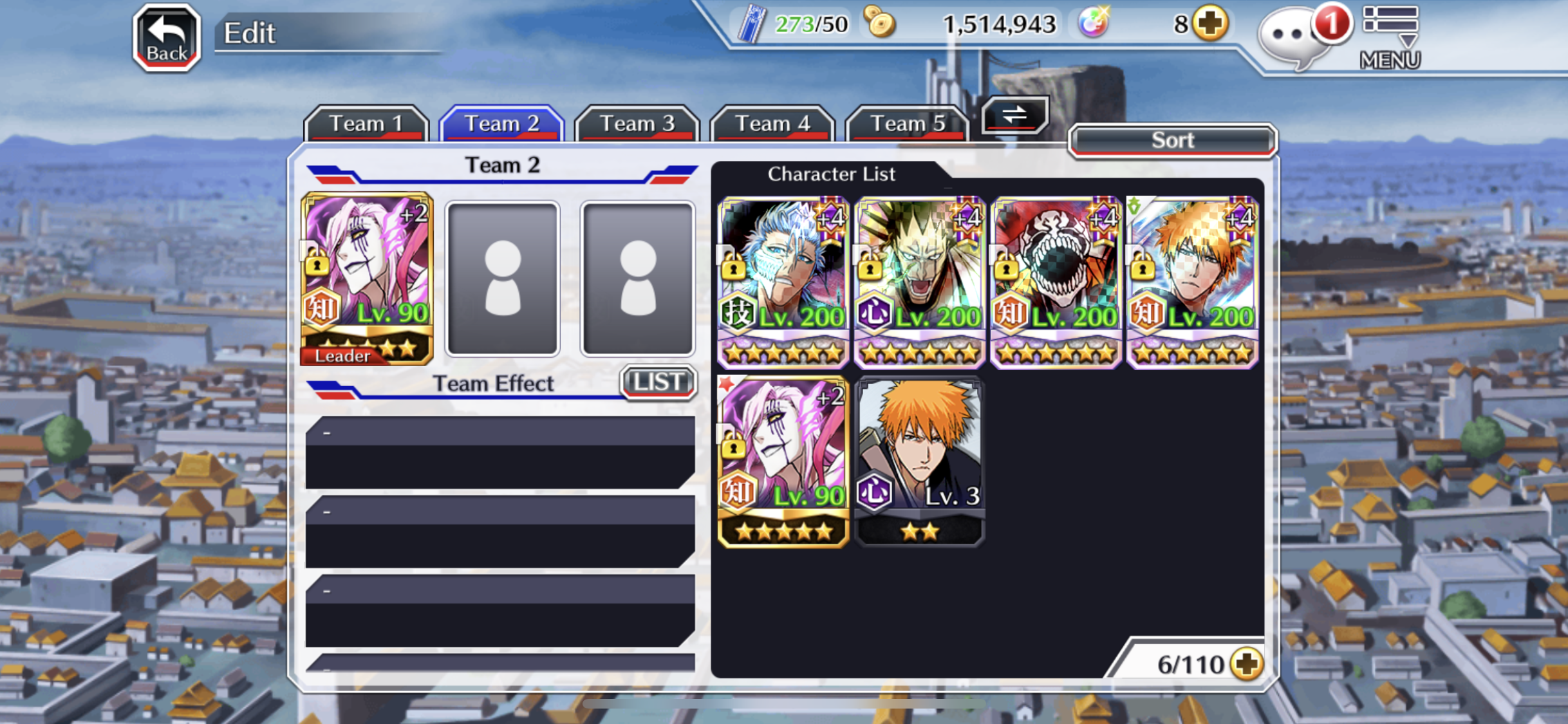Expand character box with plus button

pyautogui.click(x=1247, y=664)
